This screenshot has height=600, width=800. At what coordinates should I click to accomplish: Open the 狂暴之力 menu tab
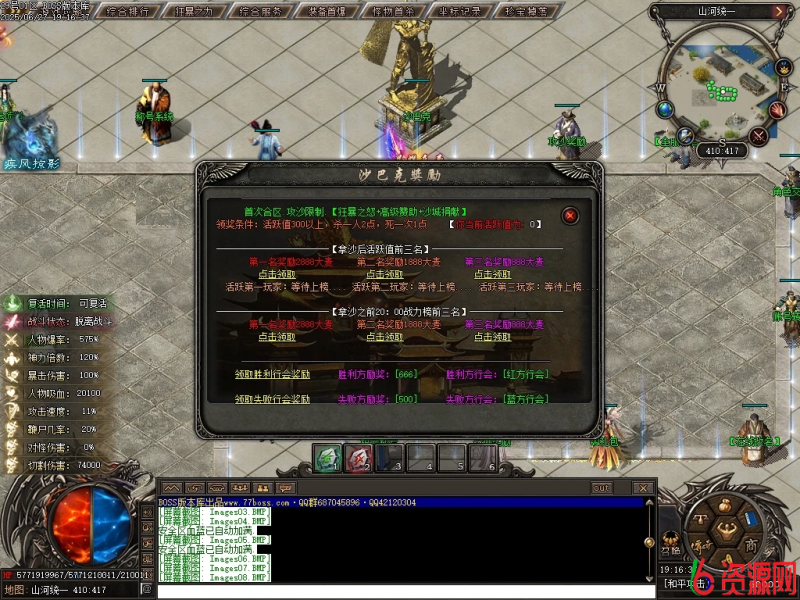click(194, 12)
